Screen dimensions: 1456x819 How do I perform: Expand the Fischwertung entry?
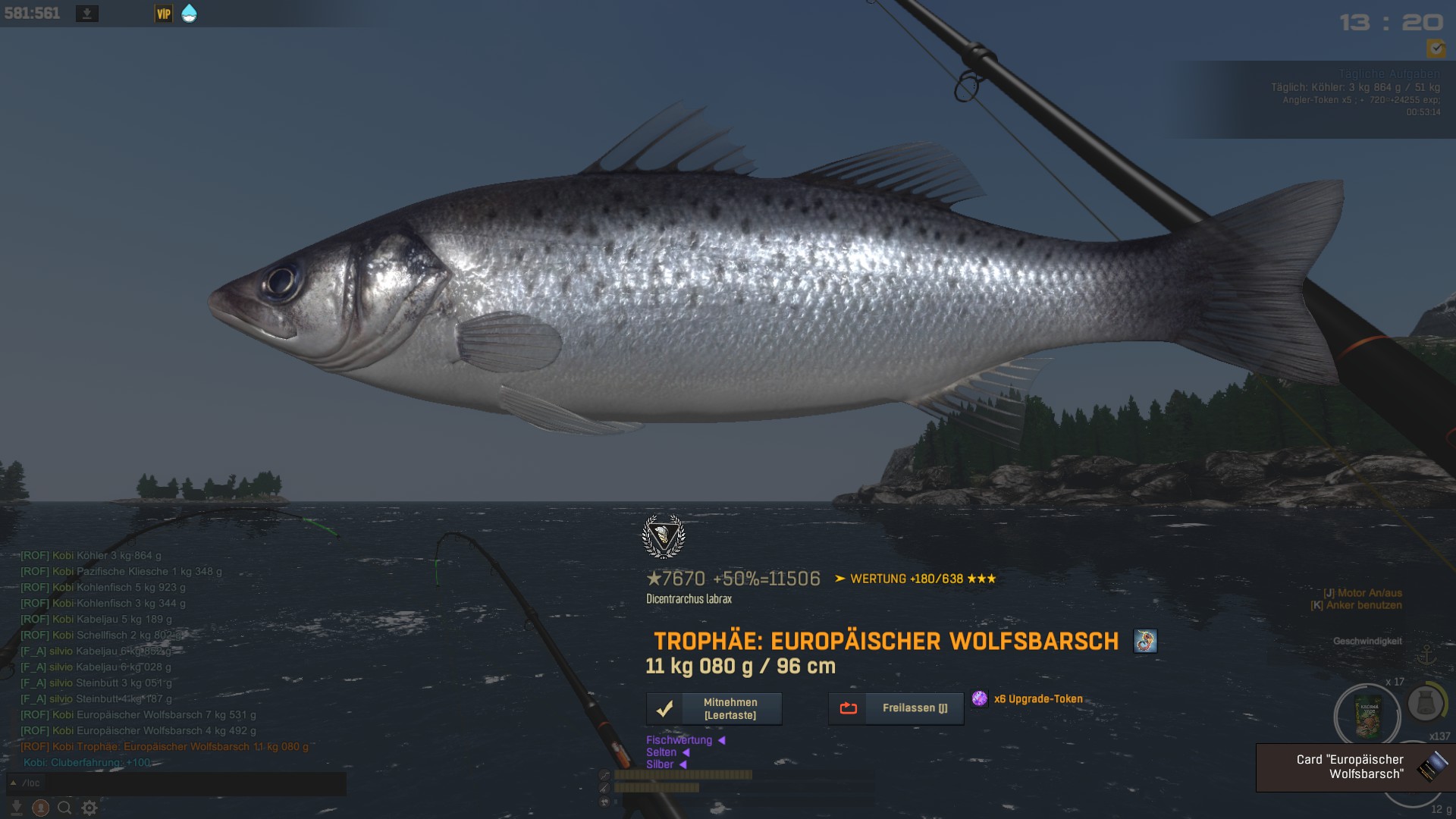pyautogui.click(x=721, y=740)
